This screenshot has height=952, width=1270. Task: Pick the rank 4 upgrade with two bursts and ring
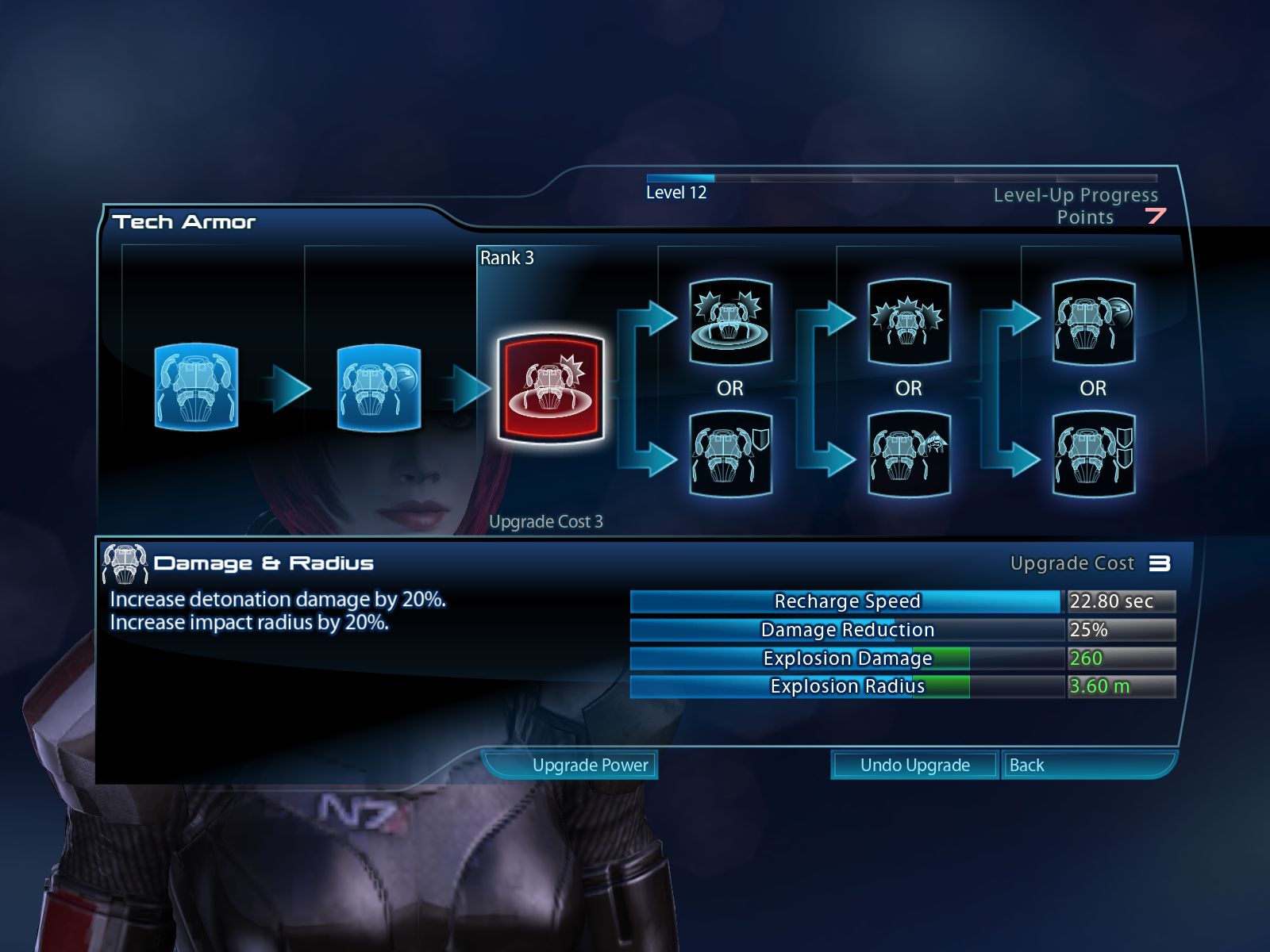[730, 321]
